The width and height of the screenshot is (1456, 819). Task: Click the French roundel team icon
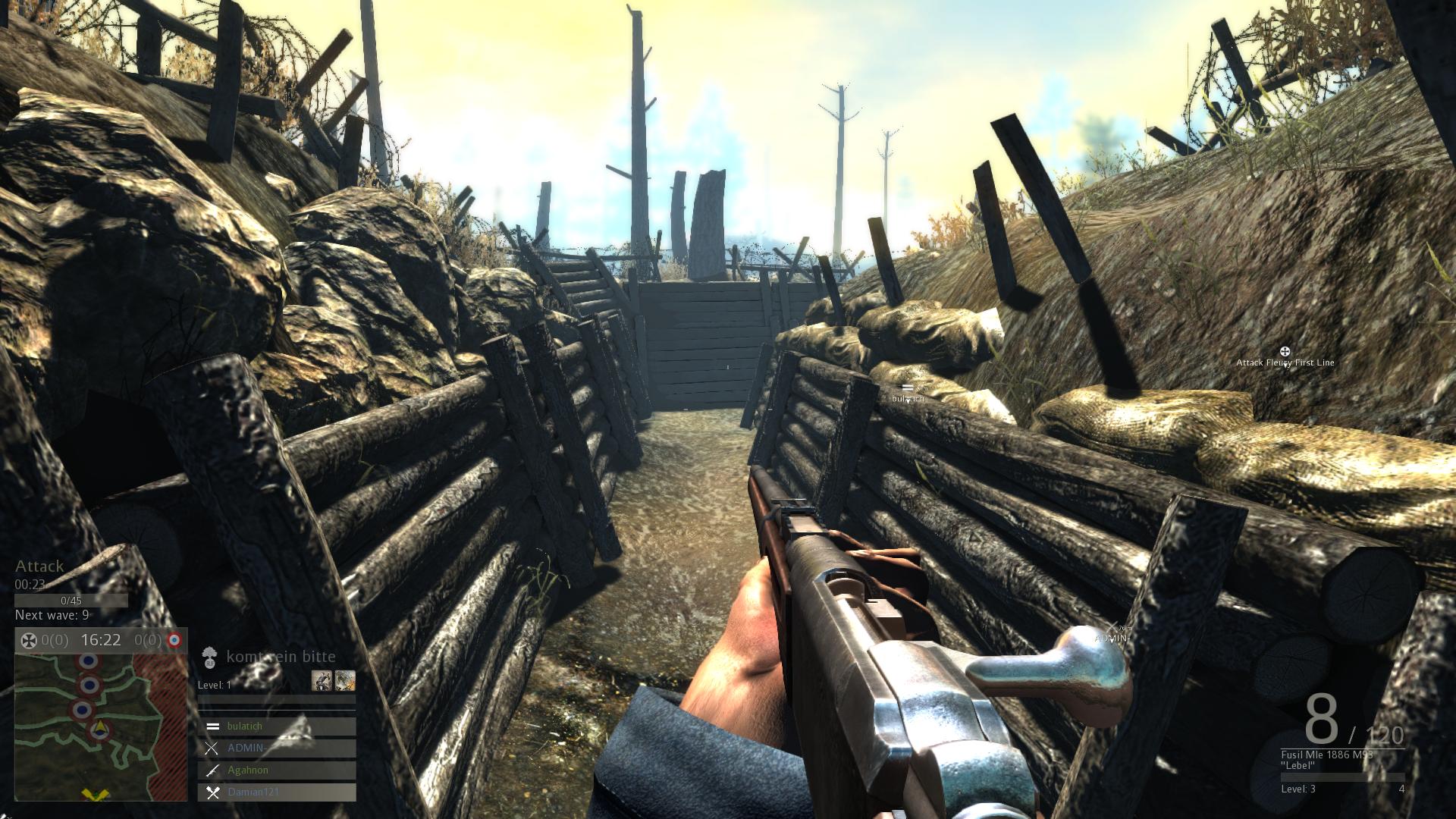tap(174, 641)
